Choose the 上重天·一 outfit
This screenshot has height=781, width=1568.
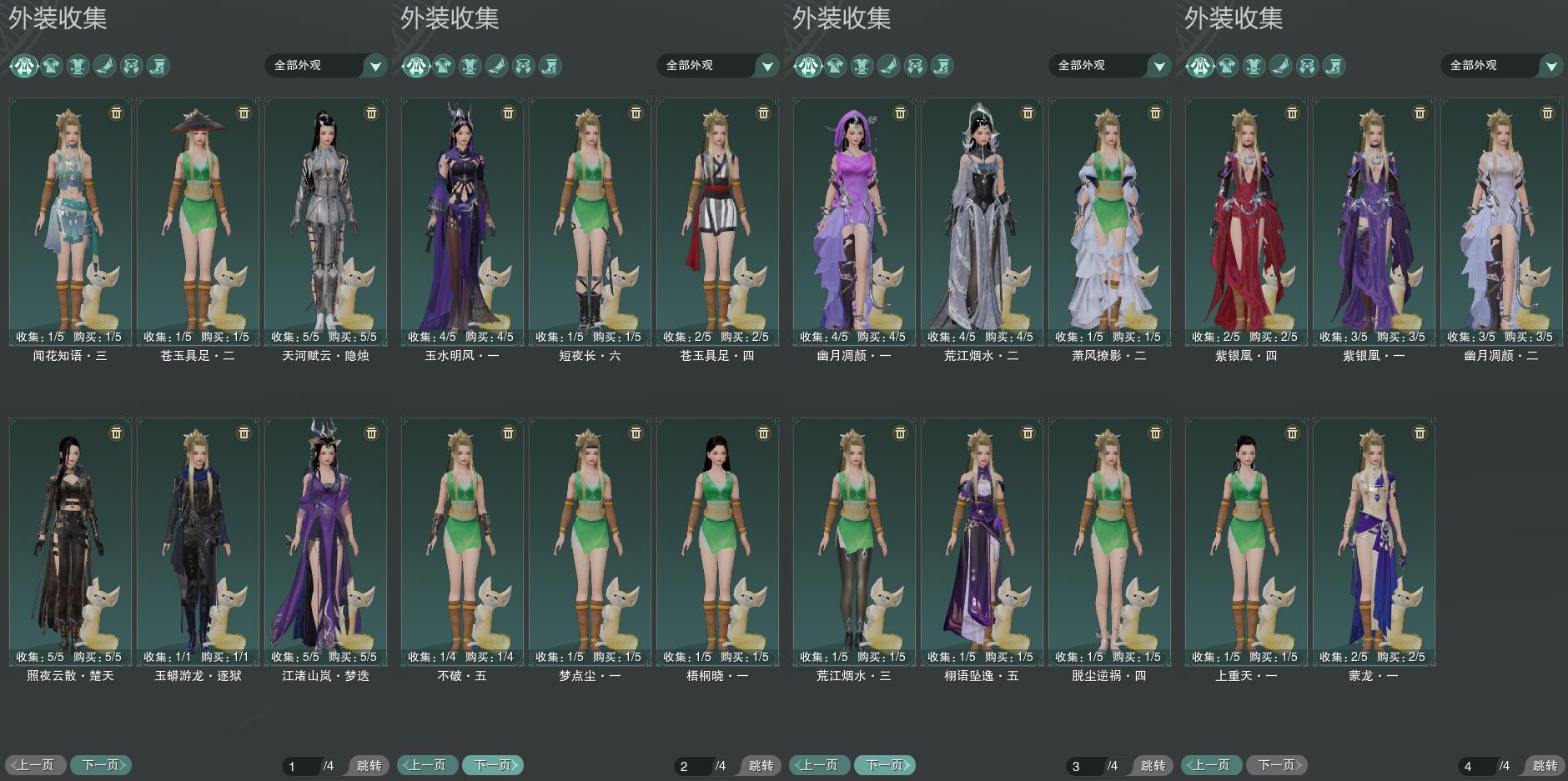pos(1246,542)
